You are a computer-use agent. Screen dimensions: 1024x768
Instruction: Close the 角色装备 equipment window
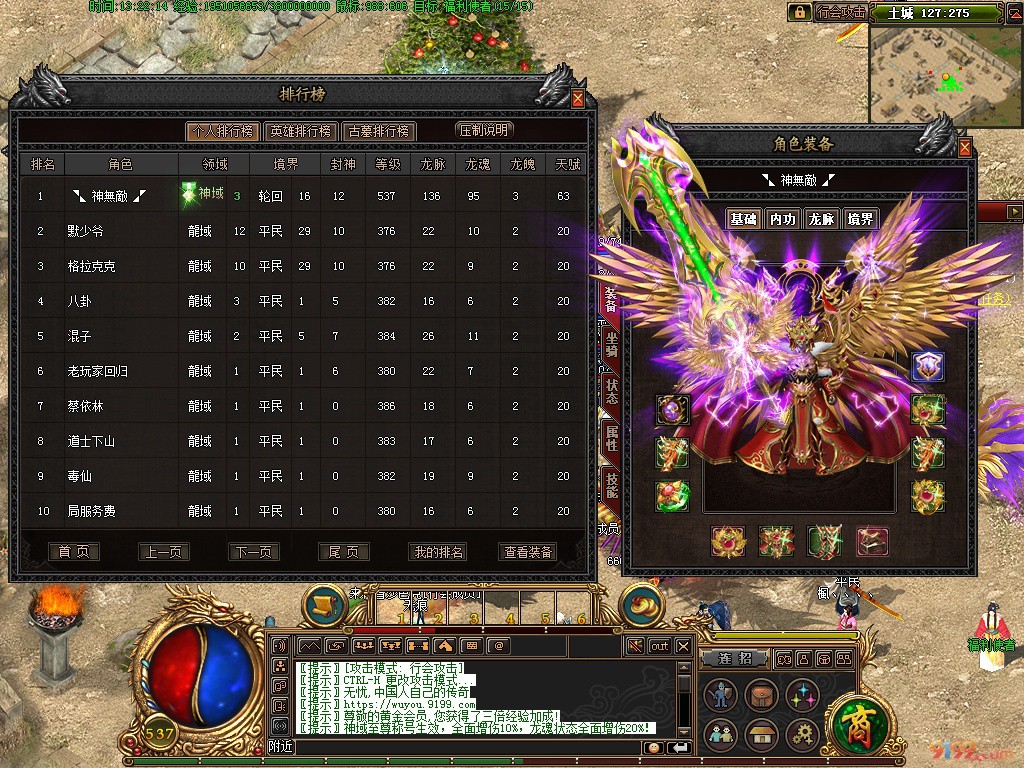[x=965, y=148]
